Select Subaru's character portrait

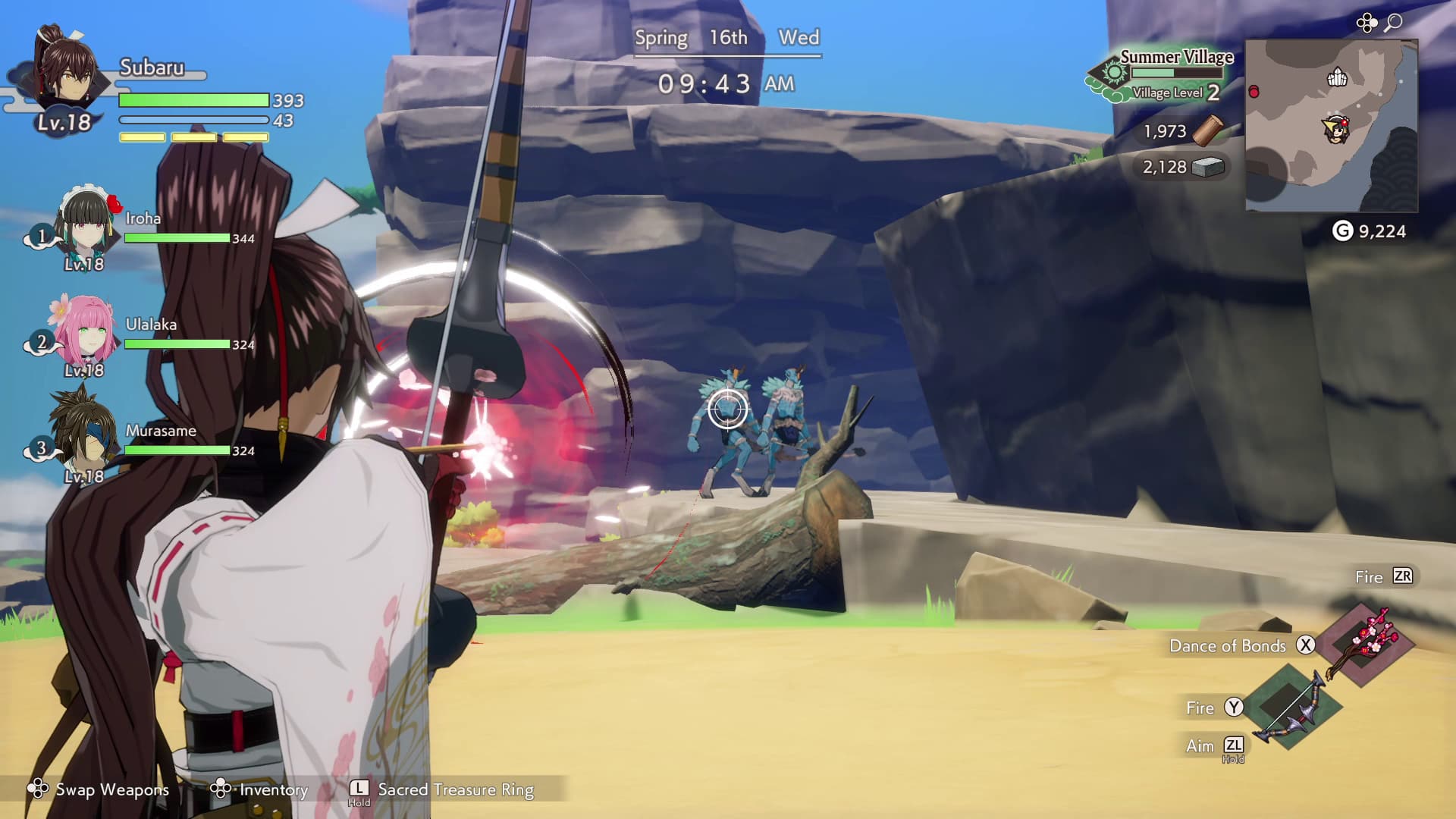click(67, 72)
